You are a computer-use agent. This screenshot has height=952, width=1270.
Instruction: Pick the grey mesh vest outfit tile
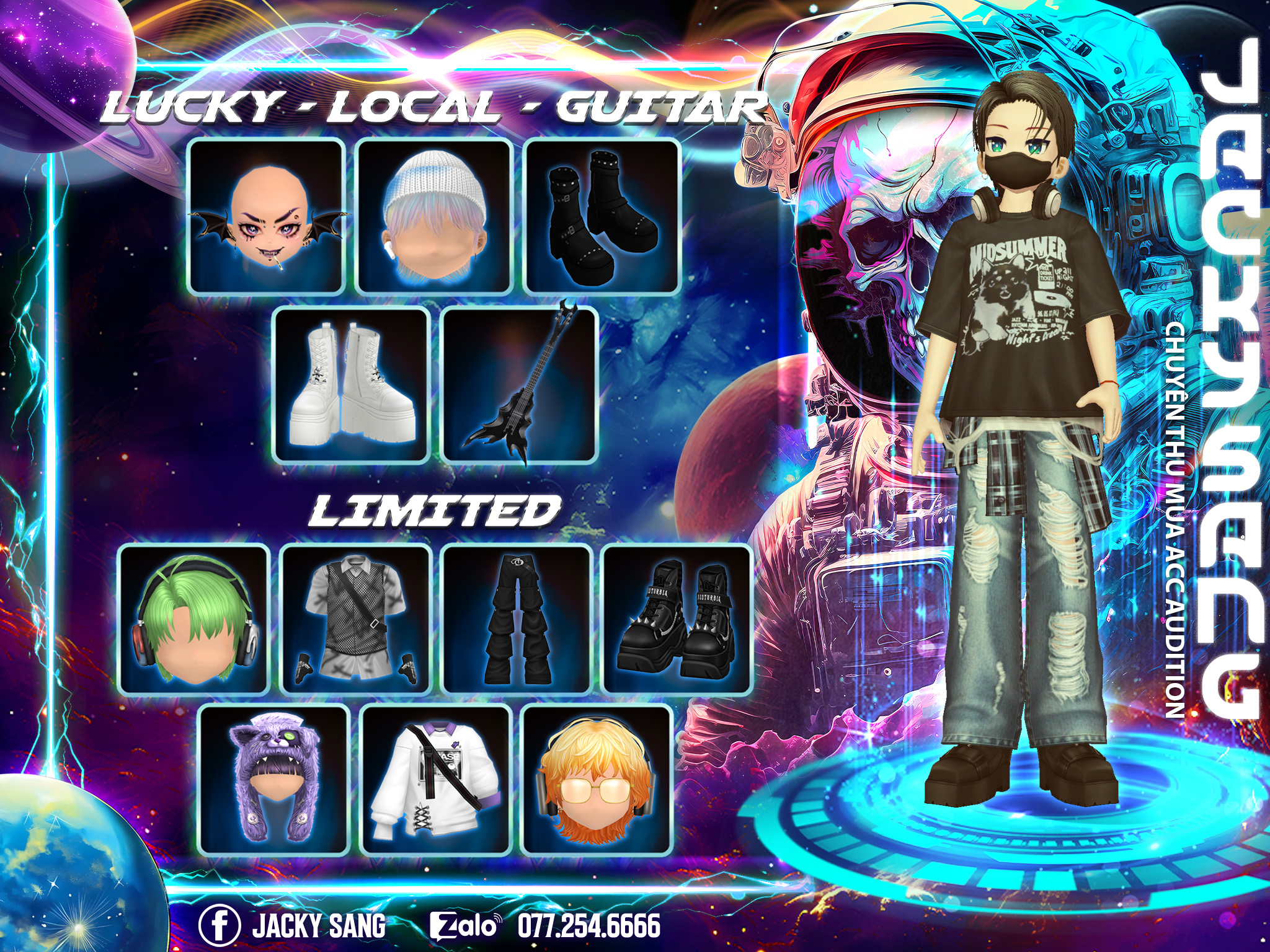pyautogui.click(x=356, y=619)
